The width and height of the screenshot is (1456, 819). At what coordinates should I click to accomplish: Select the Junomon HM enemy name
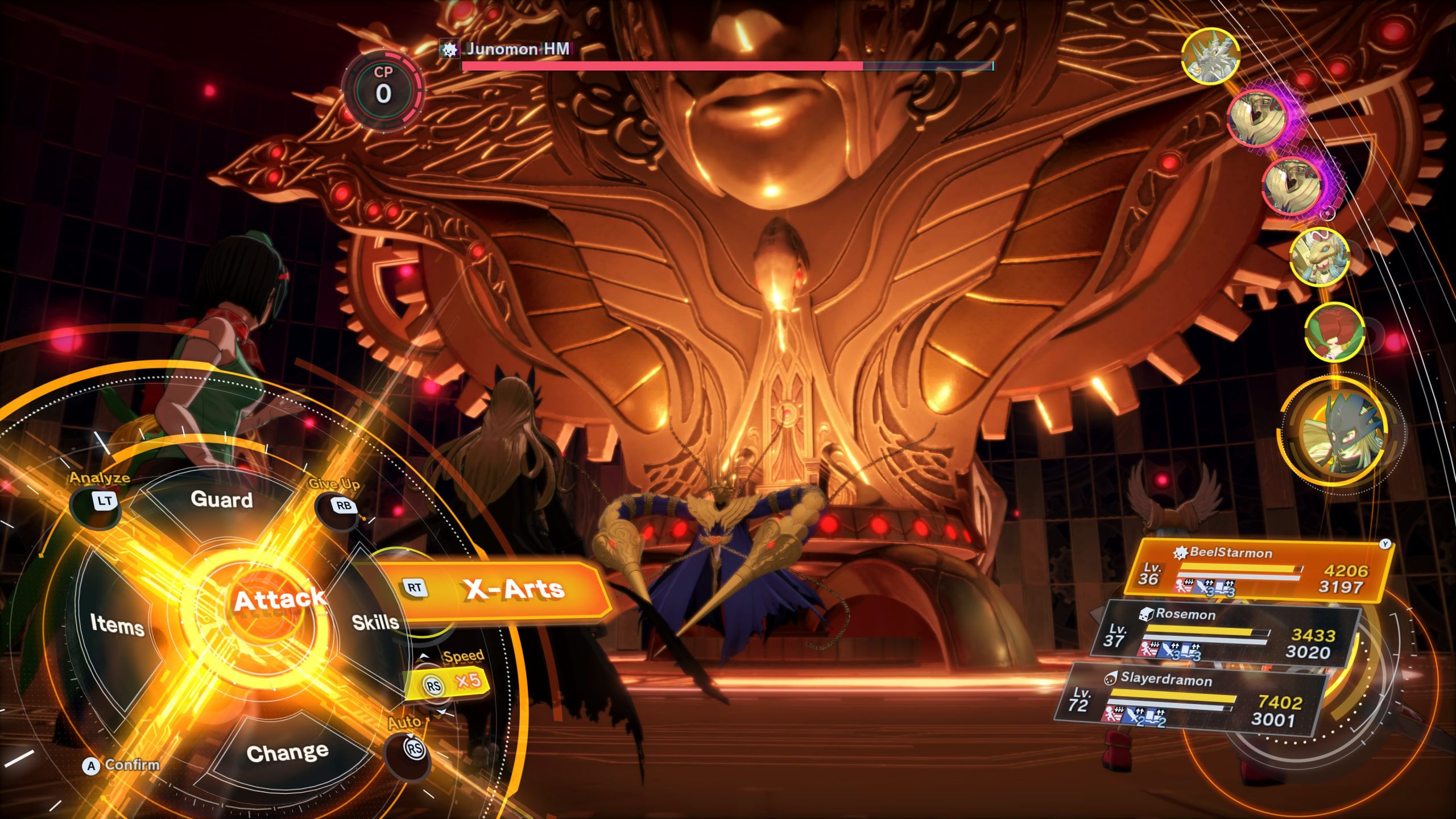coord(516,49)
